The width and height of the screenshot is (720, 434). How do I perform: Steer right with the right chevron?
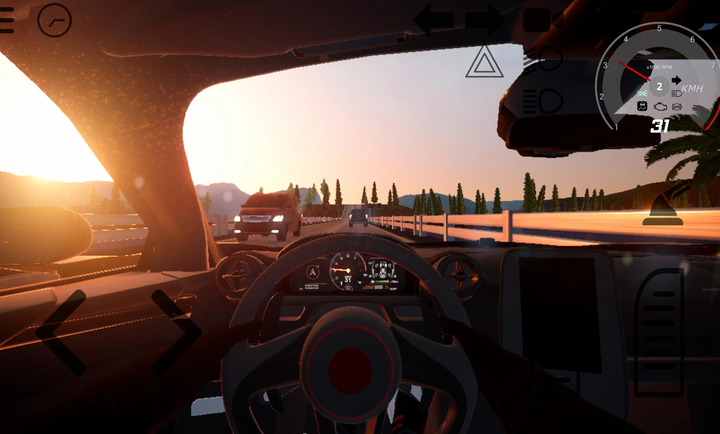tap(177, 331)
